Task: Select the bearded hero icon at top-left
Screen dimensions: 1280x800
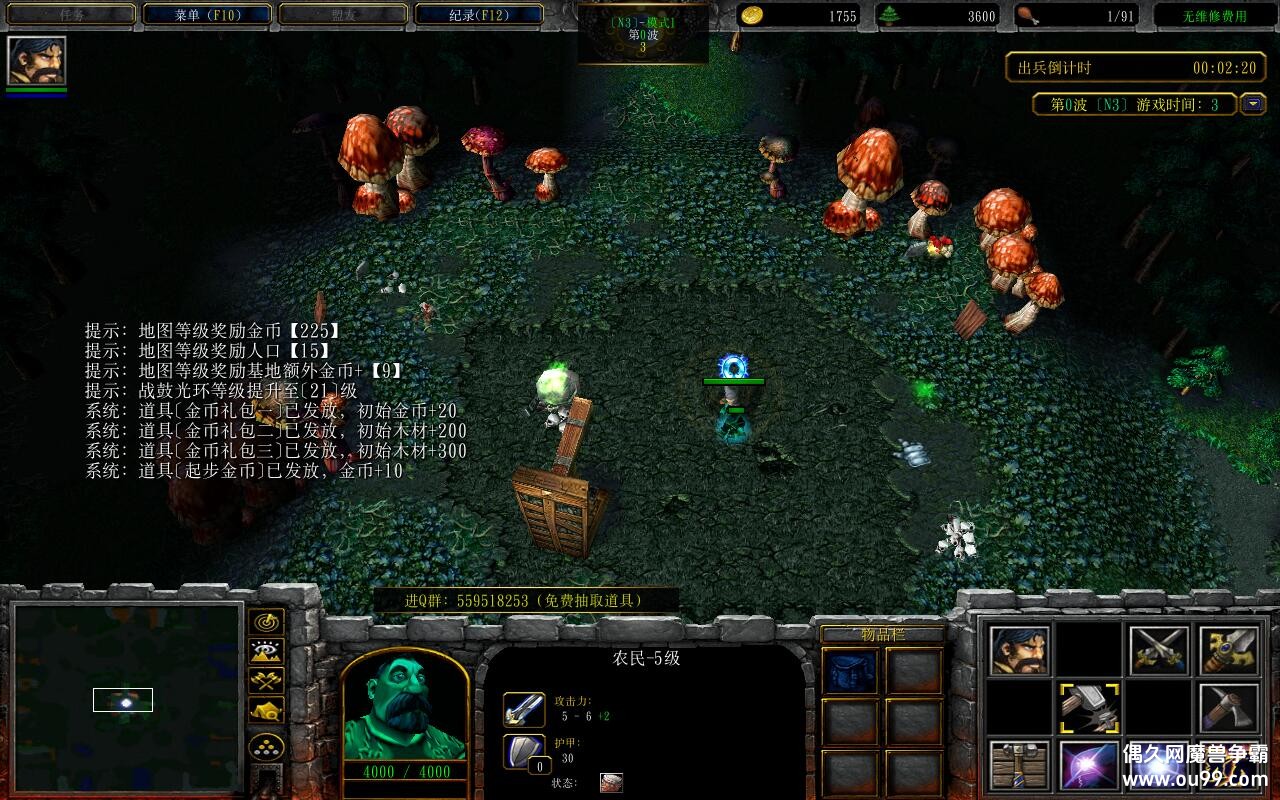Action: pos(37,61)
